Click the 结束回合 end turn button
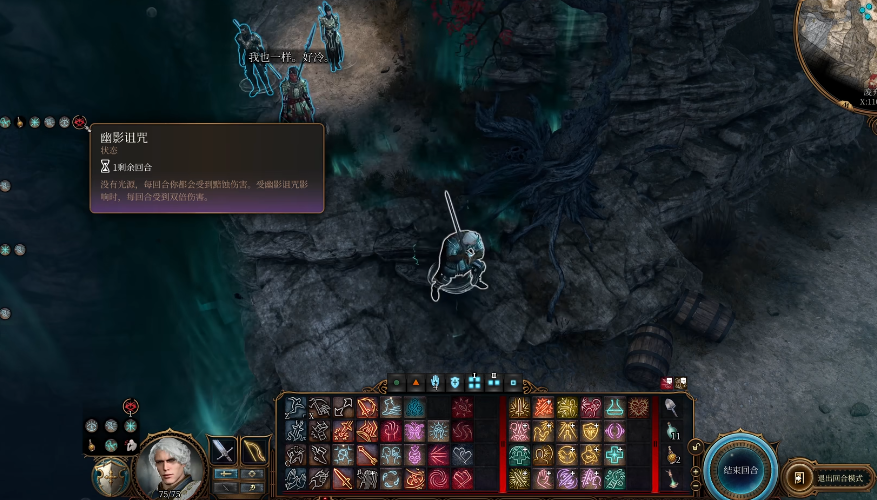877x500 pixels. (x=740, y=469)
